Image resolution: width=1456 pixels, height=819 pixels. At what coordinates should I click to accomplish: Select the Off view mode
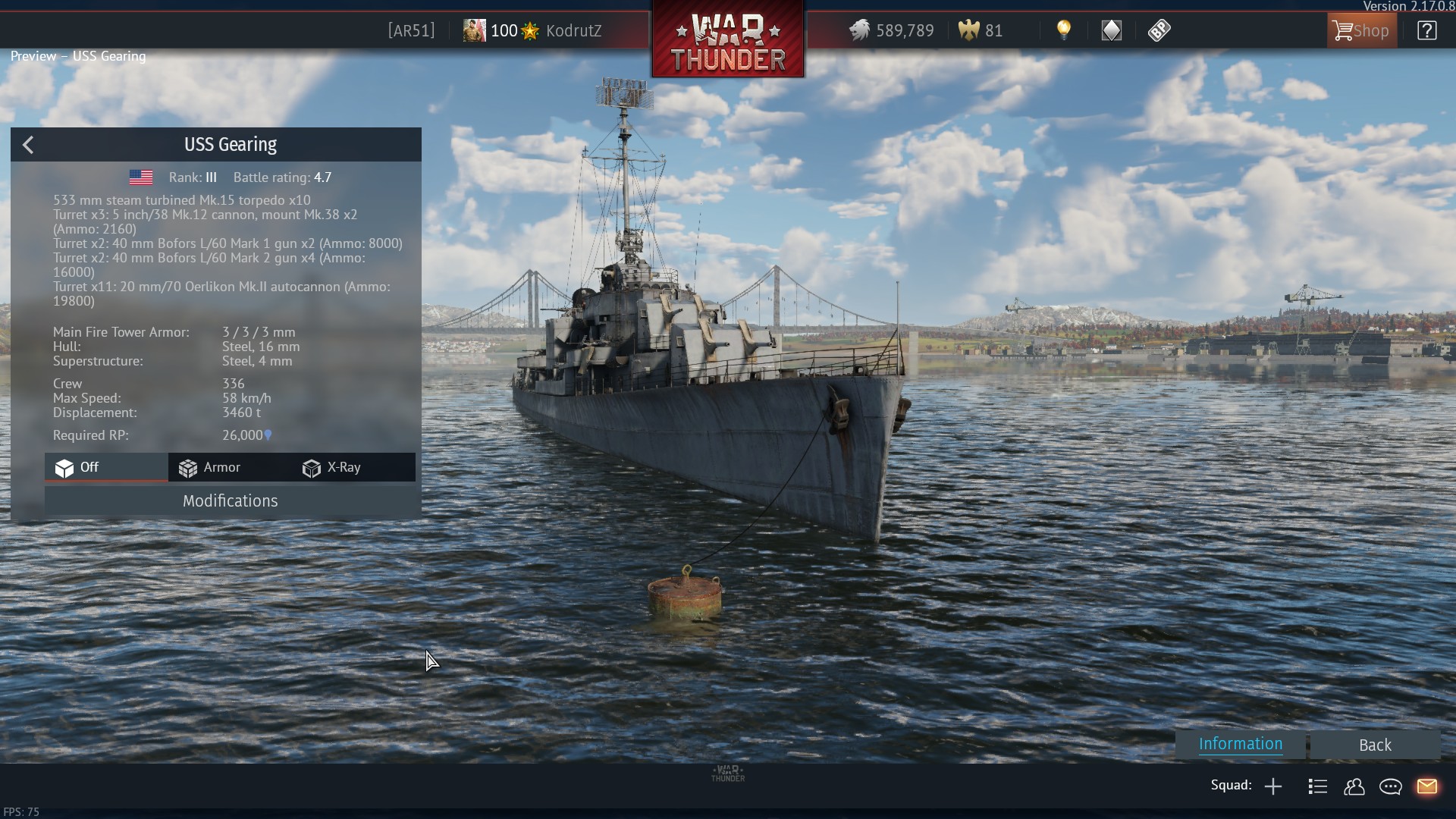(77, 468)
